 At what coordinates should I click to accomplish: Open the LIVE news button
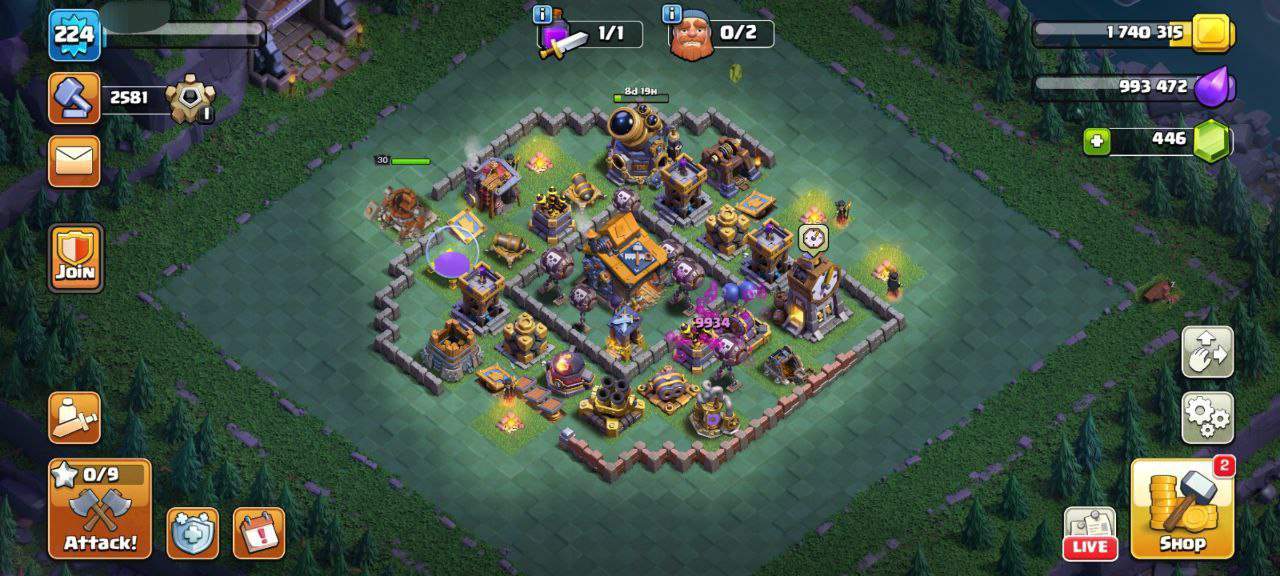pos(1089,533)
